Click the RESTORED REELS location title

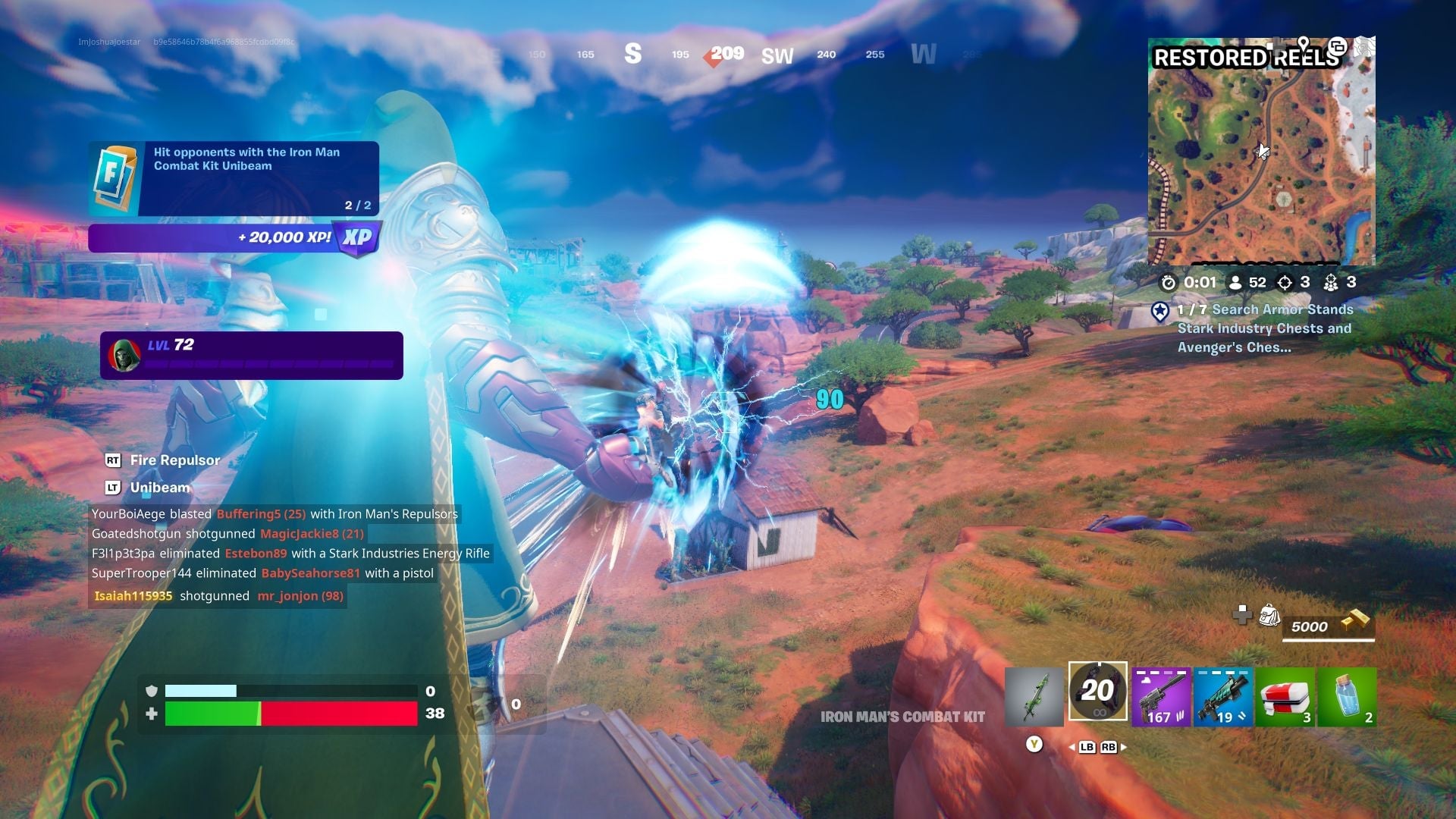(x=1247, y=58)
